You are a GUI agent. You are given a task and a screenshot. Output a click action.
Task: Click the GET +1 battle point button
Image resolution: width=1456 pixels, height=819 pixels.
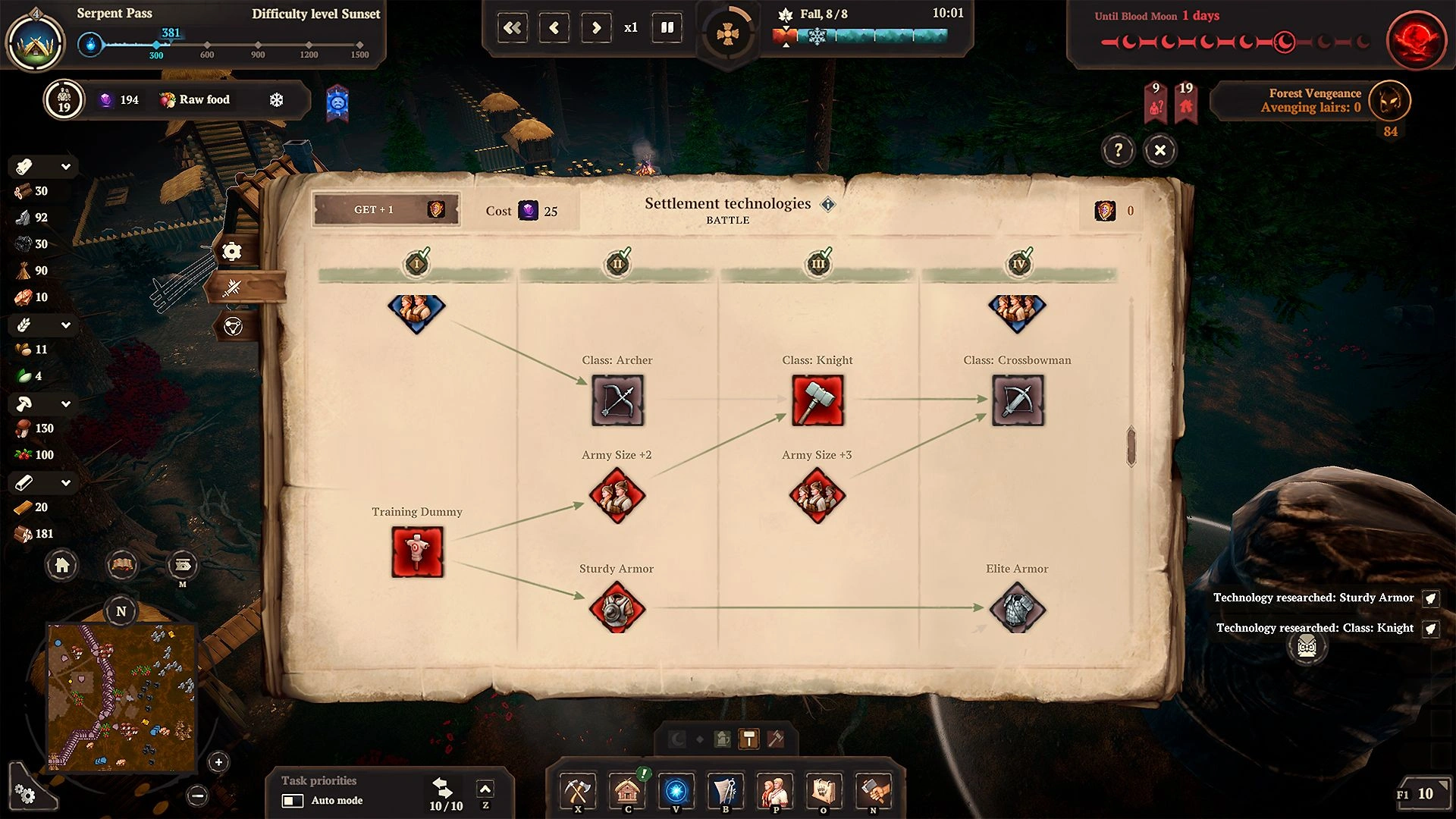386,209
